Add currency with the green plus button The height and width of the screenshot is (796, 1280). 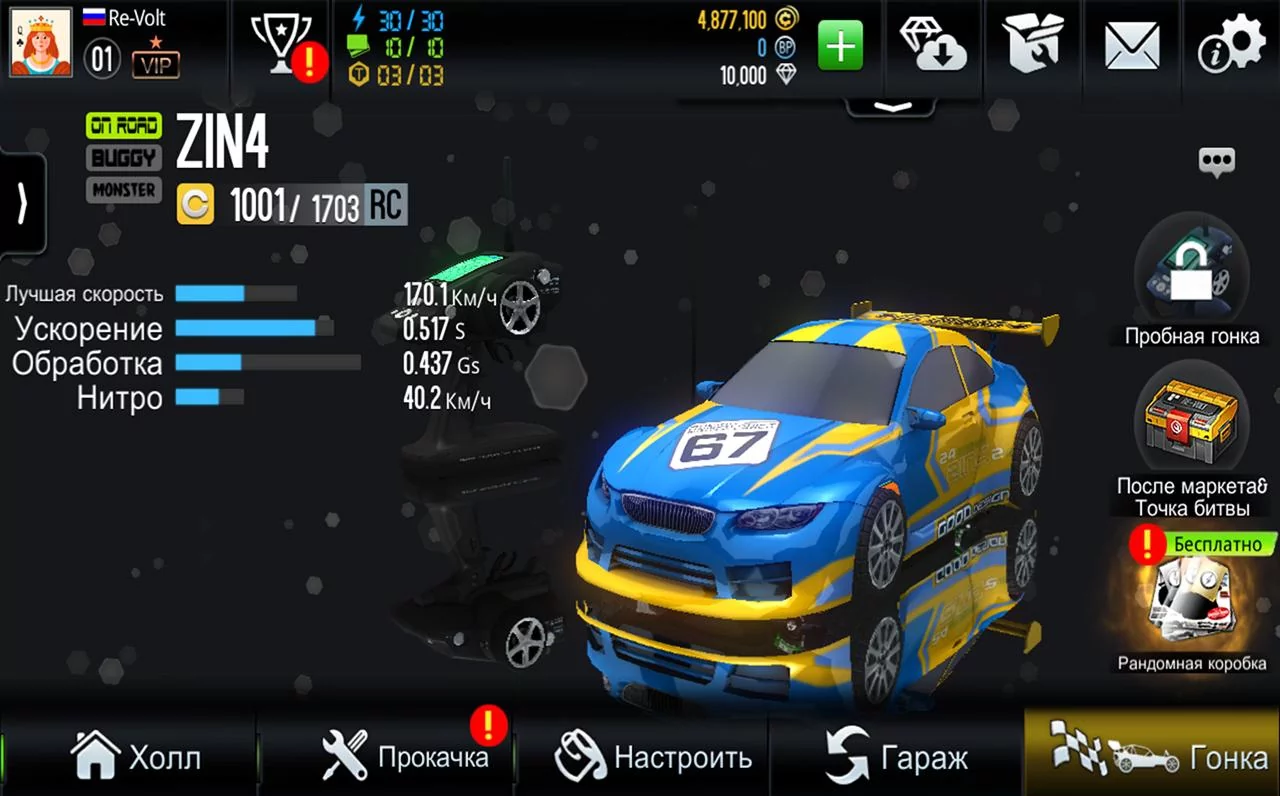click(840, 47)
